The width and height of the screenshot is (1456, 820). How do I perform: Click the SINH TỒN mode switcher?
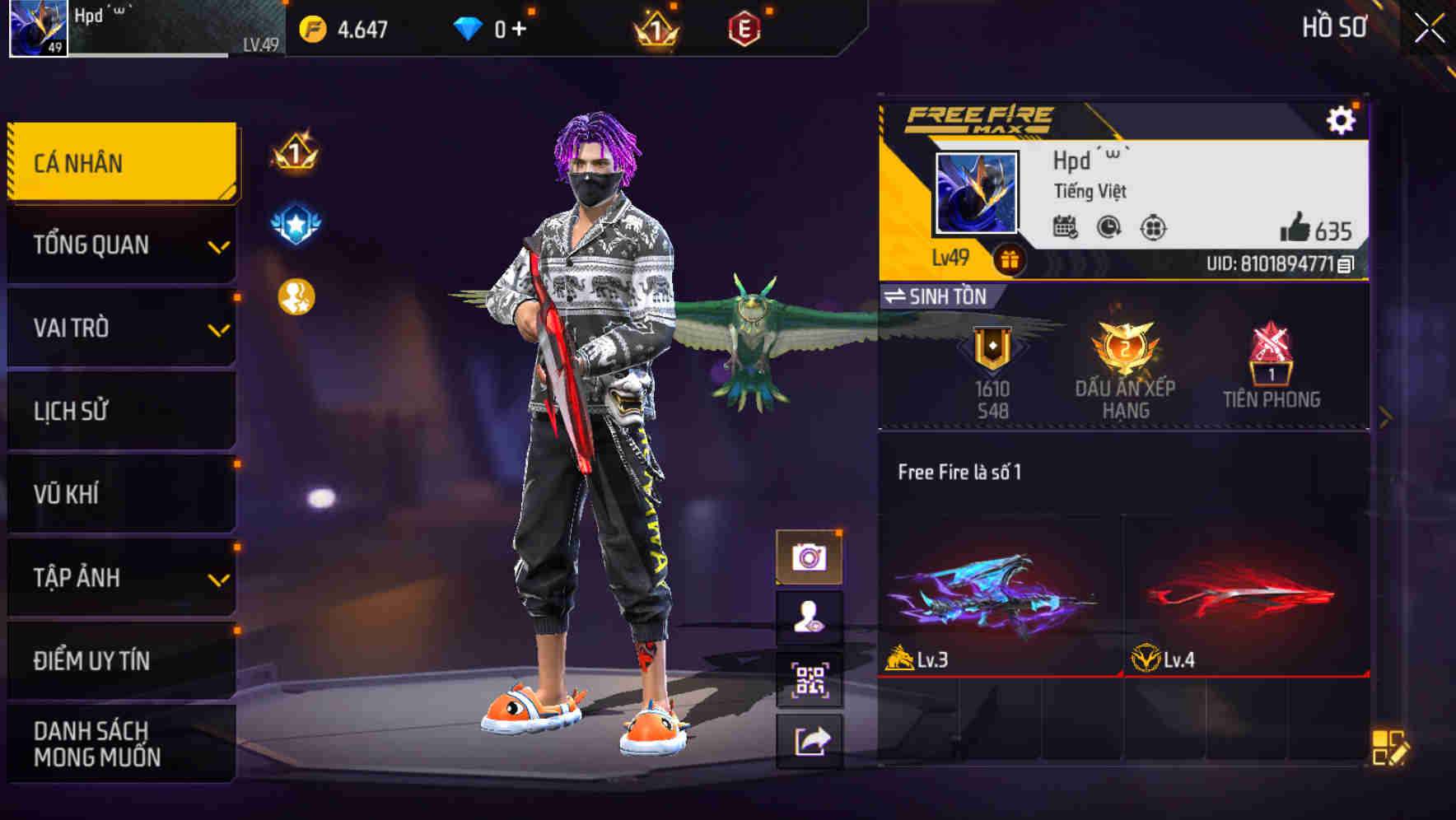[x=939, y=297]
